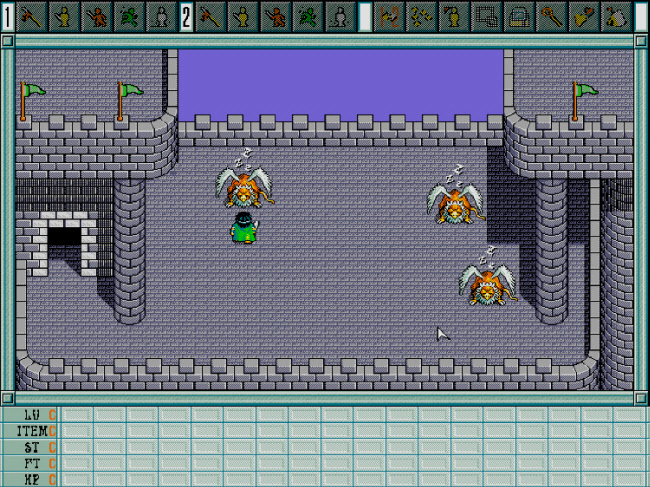The width and height of the screenshot is (650, 487).
Task: Click the grey standing figure in group 1
Action: (160, 16)
